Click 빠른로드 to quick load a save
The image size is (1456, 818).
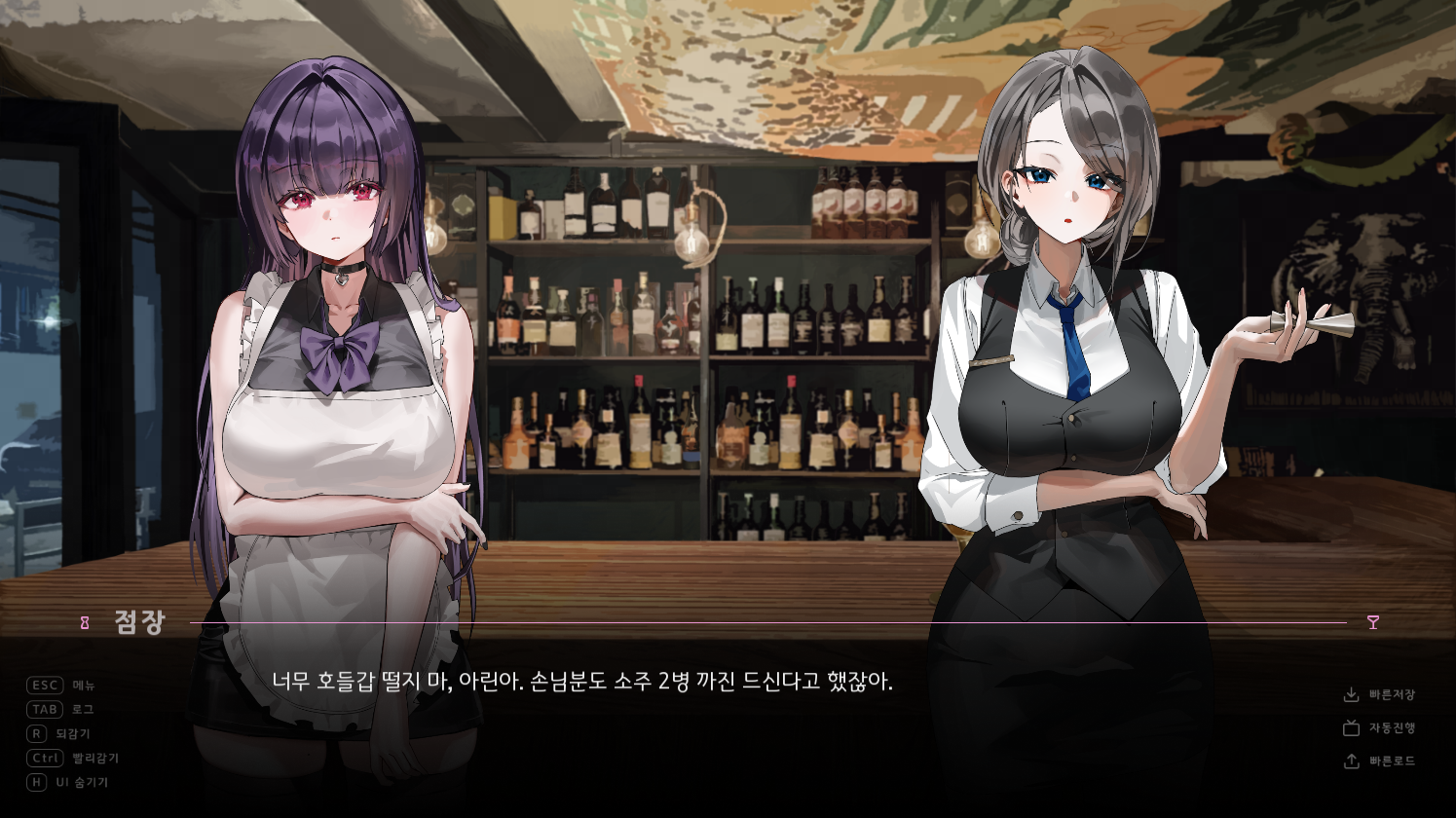1392,761
